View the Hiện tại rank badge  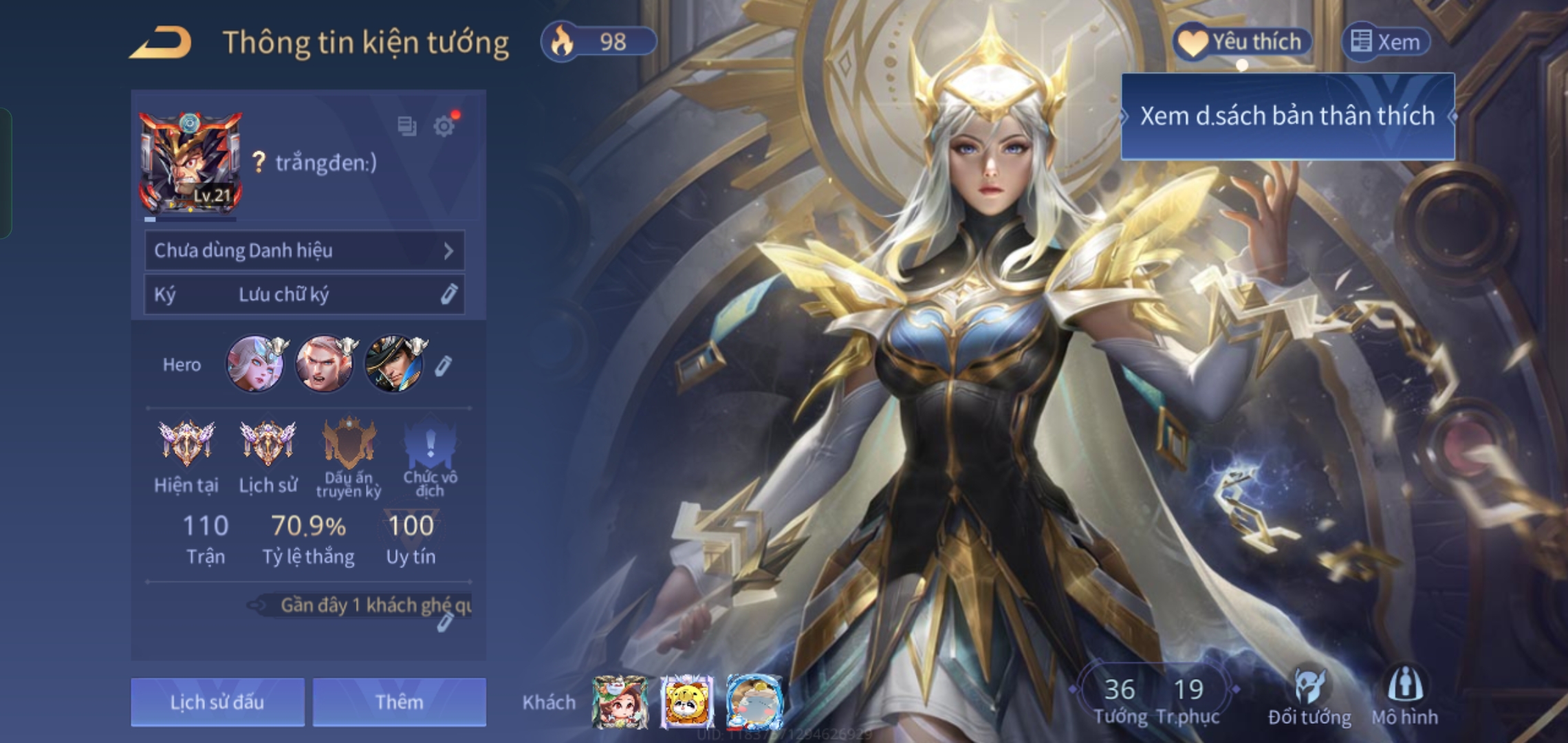coord(186,443)
